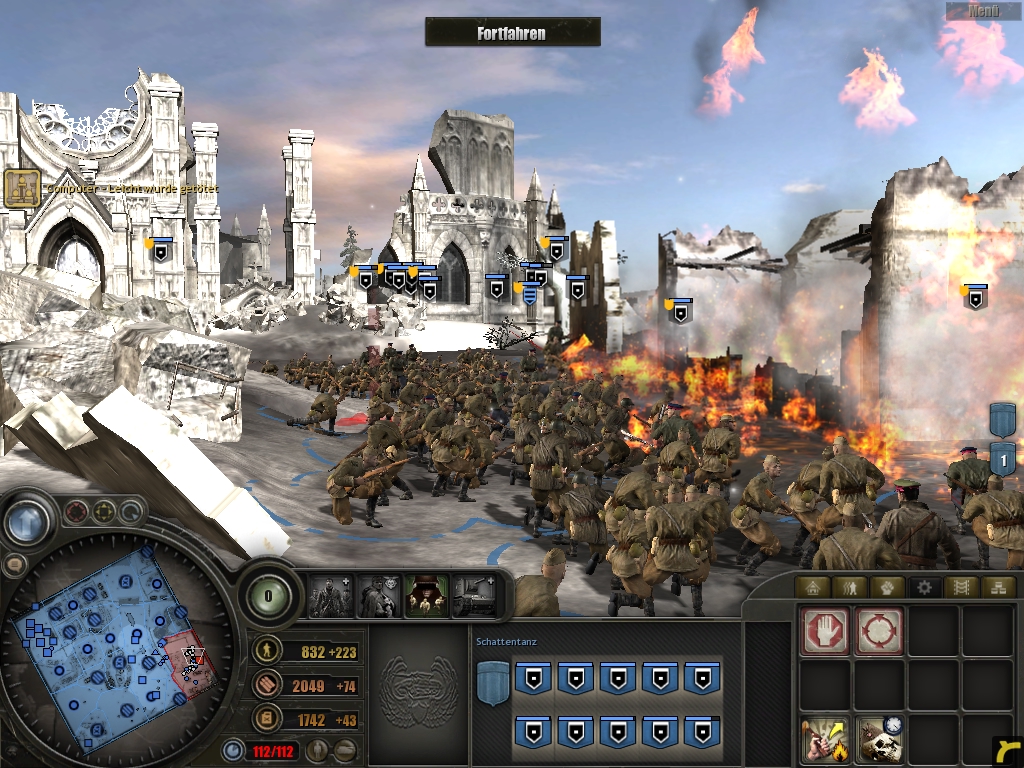This screenshot has height=768, width=1024.
Task: Switch to the infantry soldiers command tab
Action: click(x=849, y=587)
